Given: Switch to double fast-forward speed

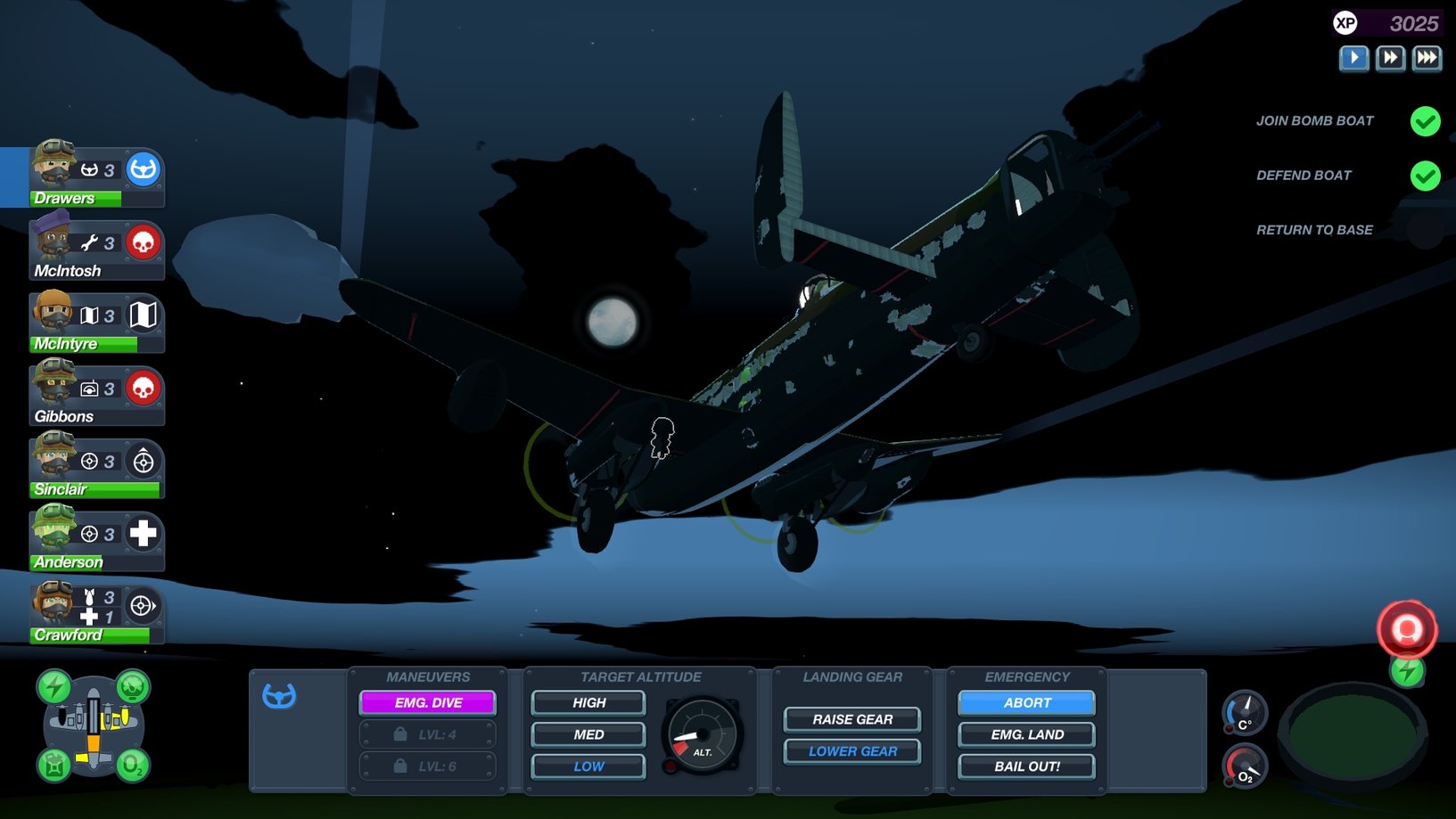Looking at the screenshot, I should pyautogui.click(x=1390, y=59).
